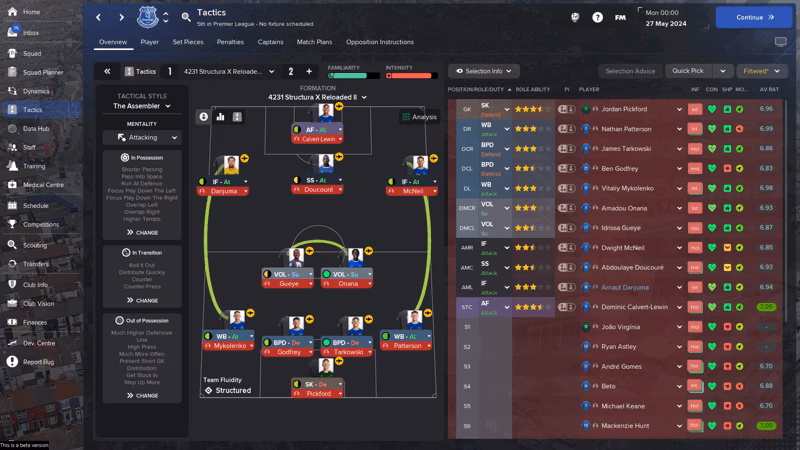The height and width of the screenshot is (450, 800).
Task: Open the Report Bug entry
Action: tap(38, 362)
